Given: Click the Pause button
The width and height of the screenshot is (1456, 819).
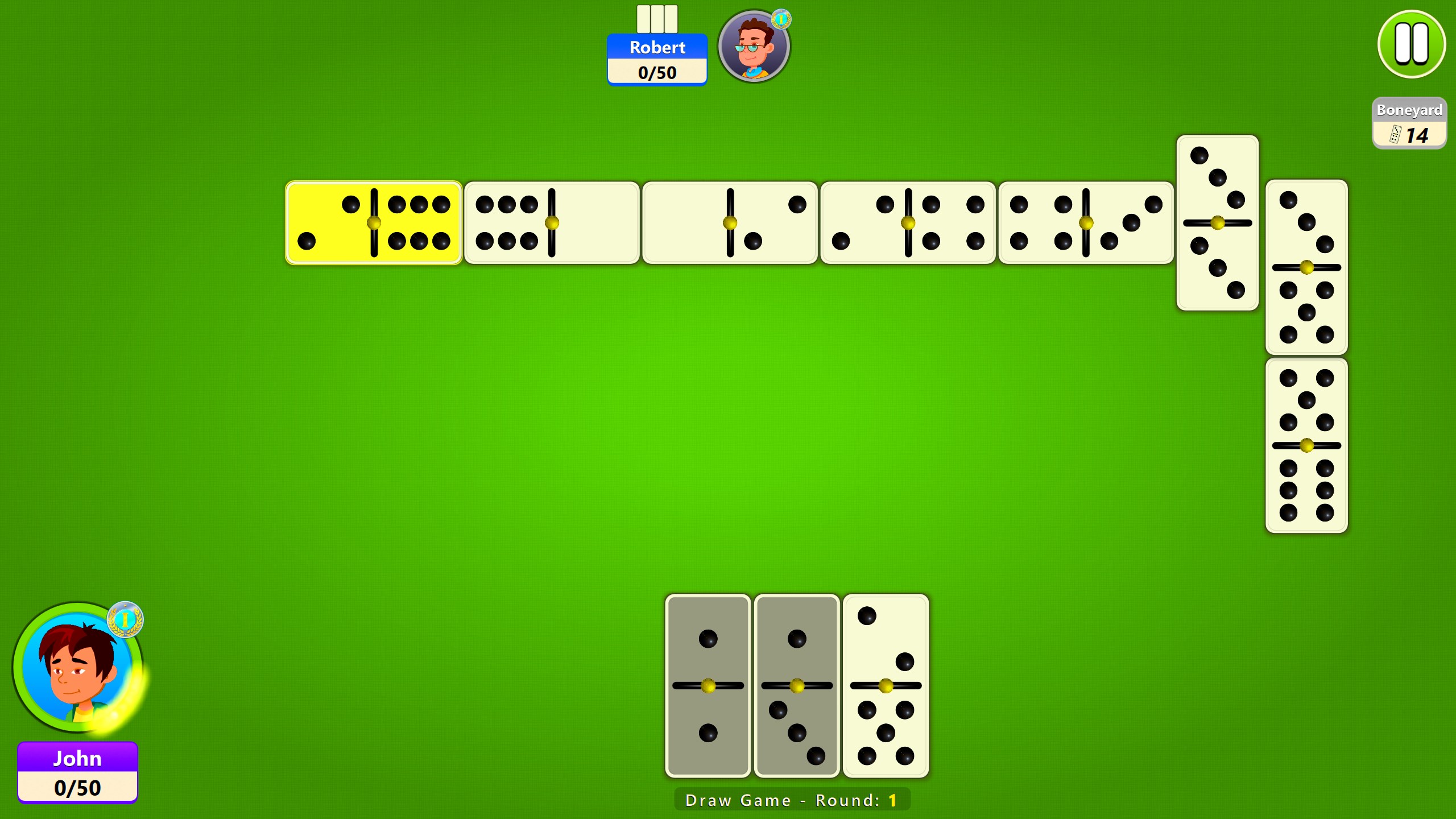Looking at the screenshot, I should [x=1411, y=44].
